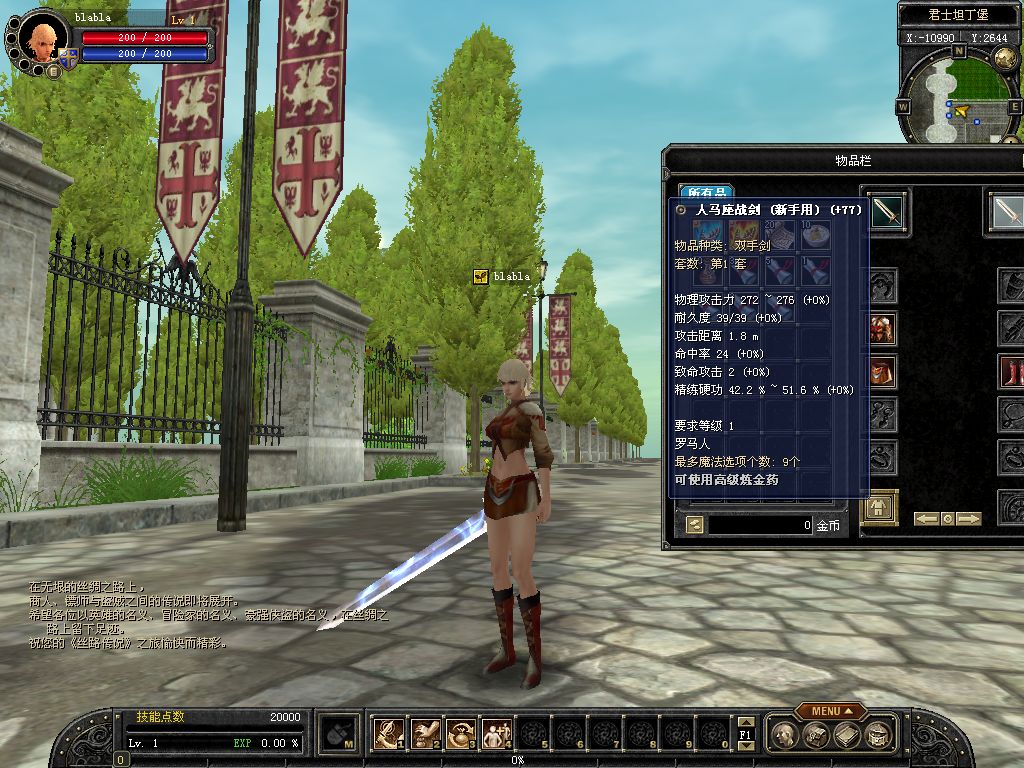Switch hotbar page with F1 up arrow
This screenshot has width=1024, height=768.
tap(745, 722)
